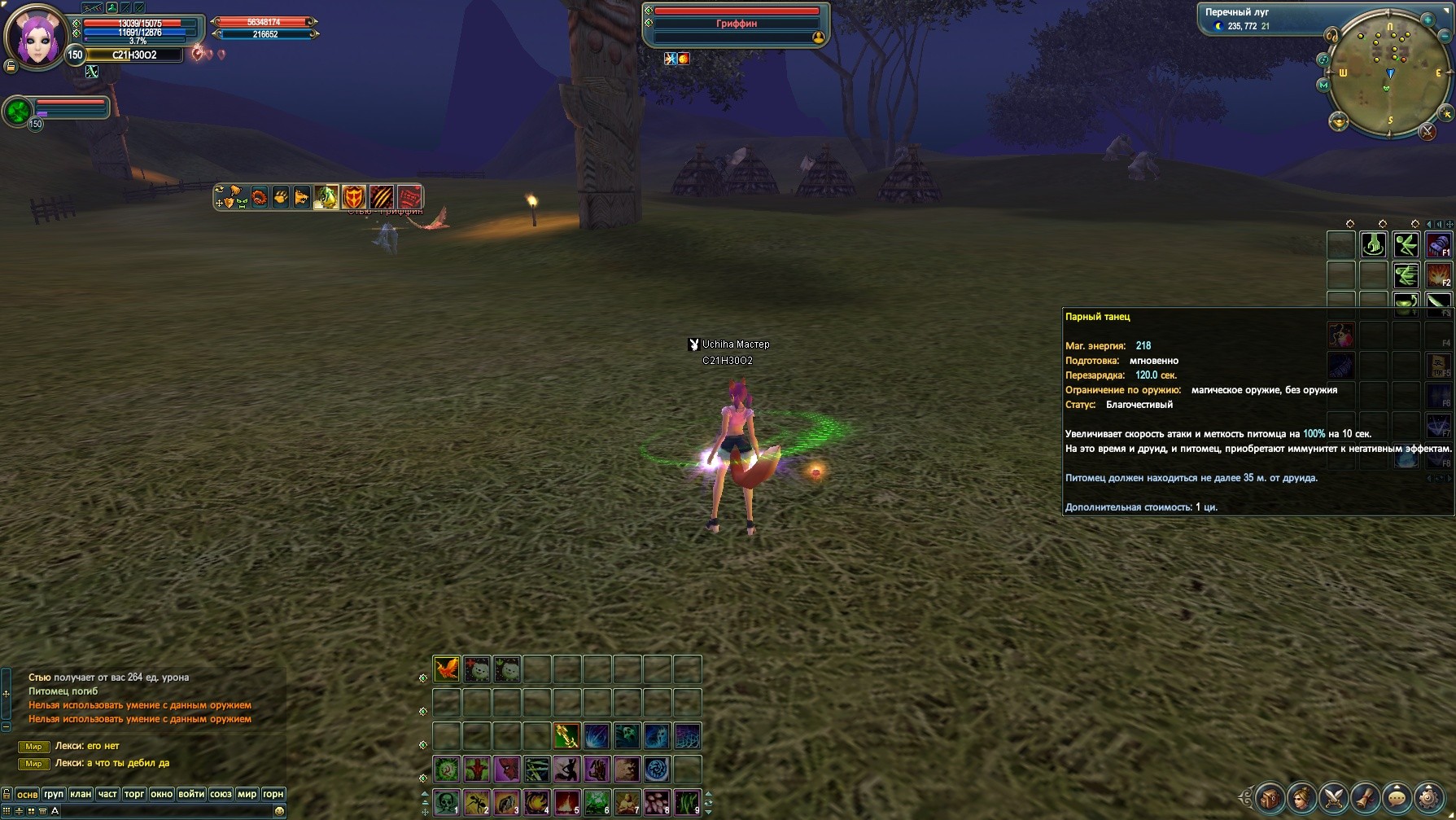The width and height of the screenshot is (1456, 820).
Task: Click the player character portrait
Action: pos(36,37)
